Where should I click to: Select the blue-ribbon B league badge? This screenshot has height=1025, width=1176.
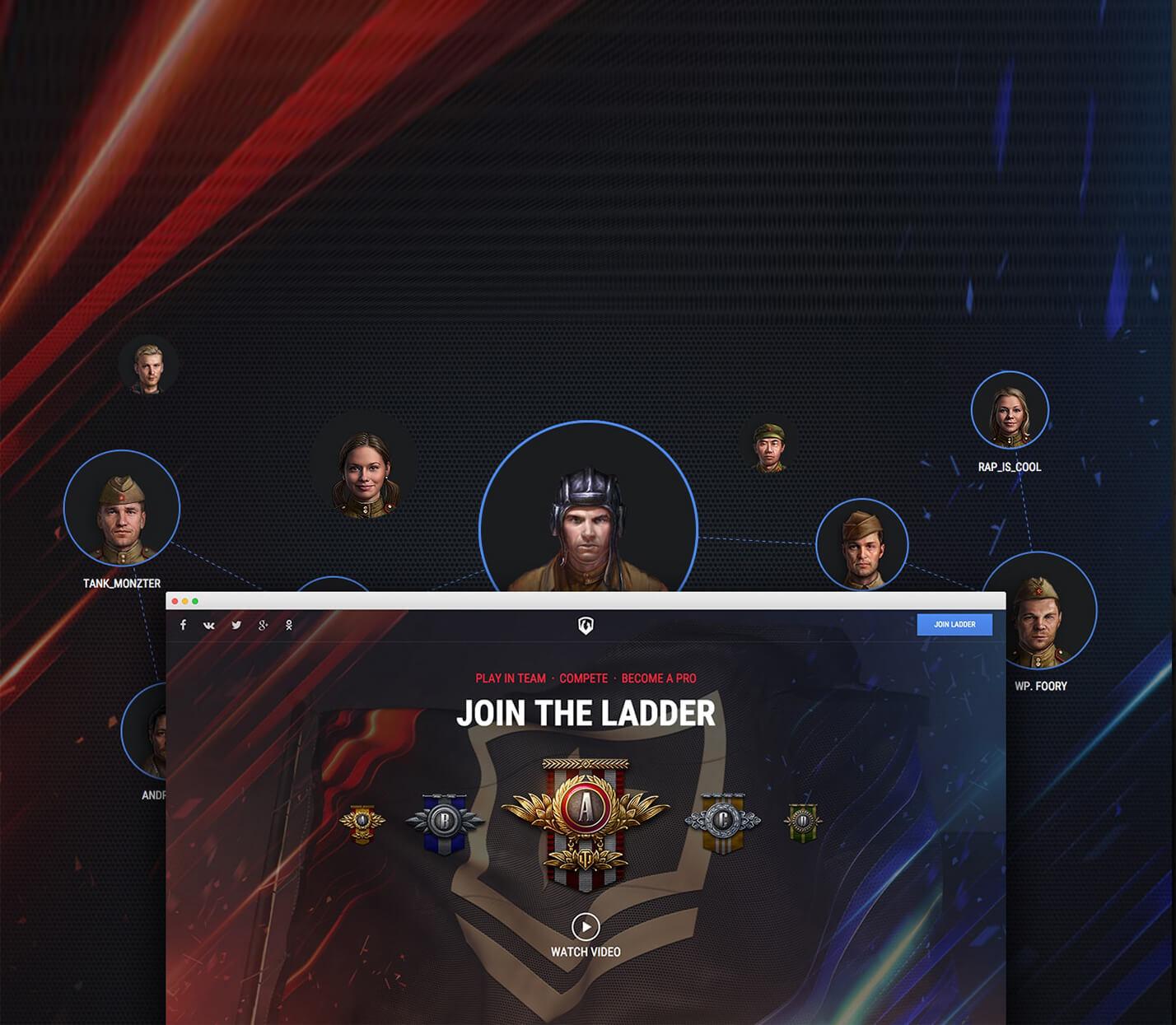coord(444,822)
